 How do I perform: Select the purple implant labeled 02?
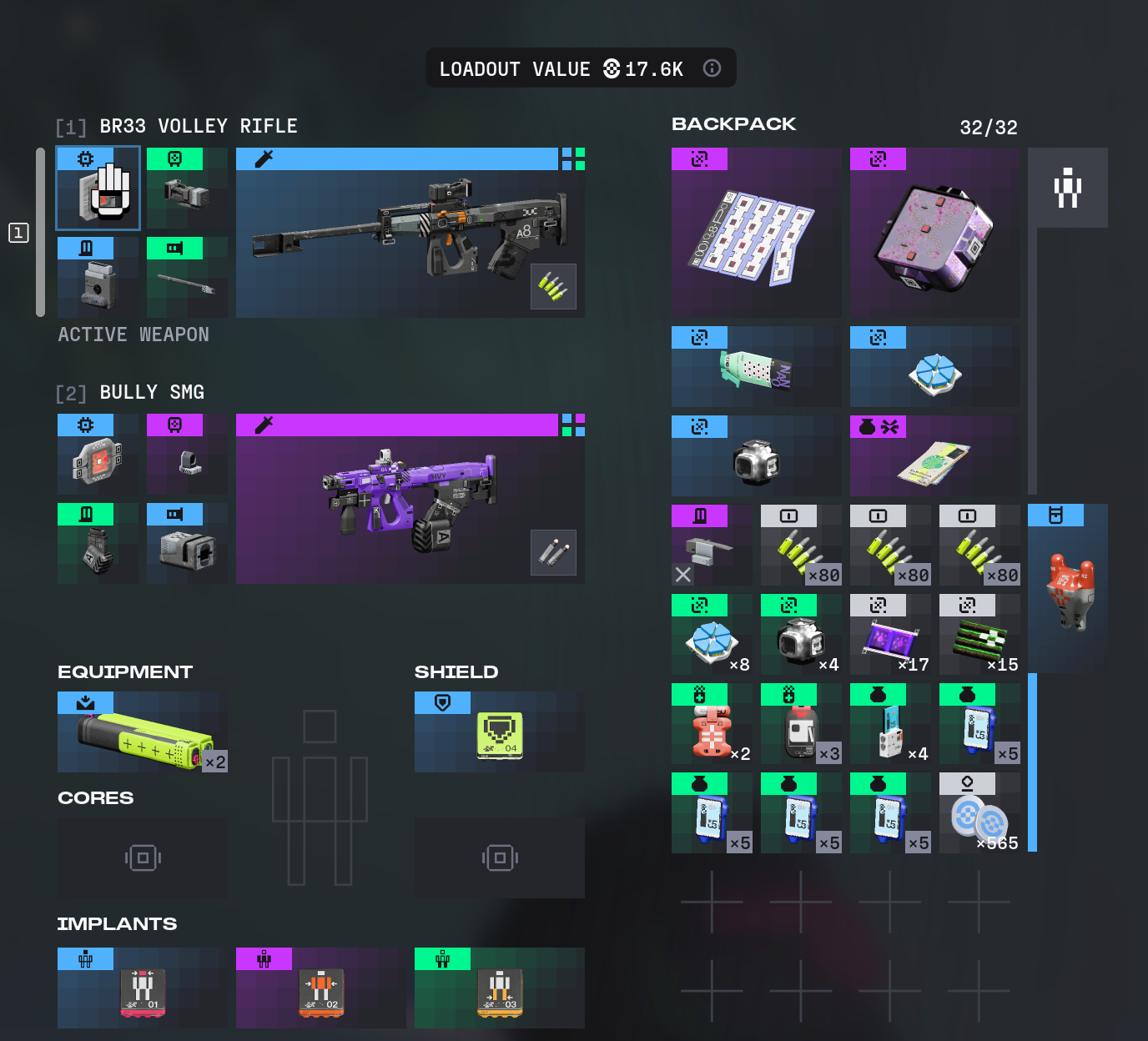click(x=321, y=988)
